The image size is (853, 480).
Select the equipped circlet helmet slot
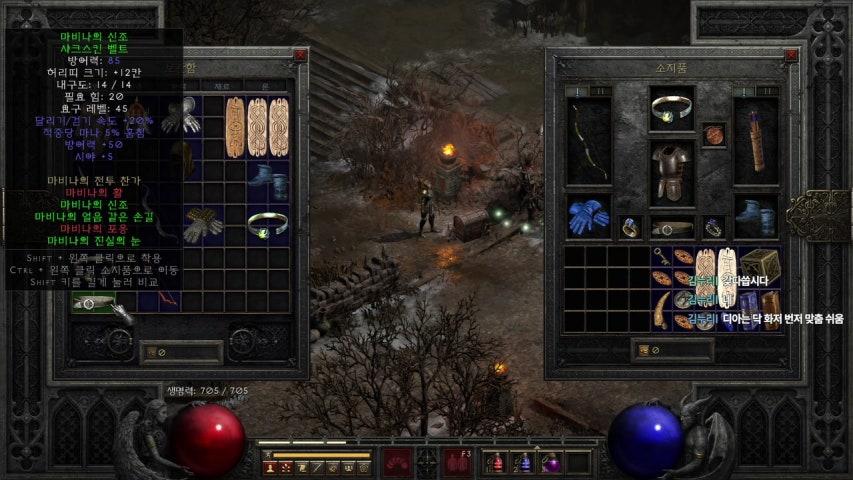point(672,110)
